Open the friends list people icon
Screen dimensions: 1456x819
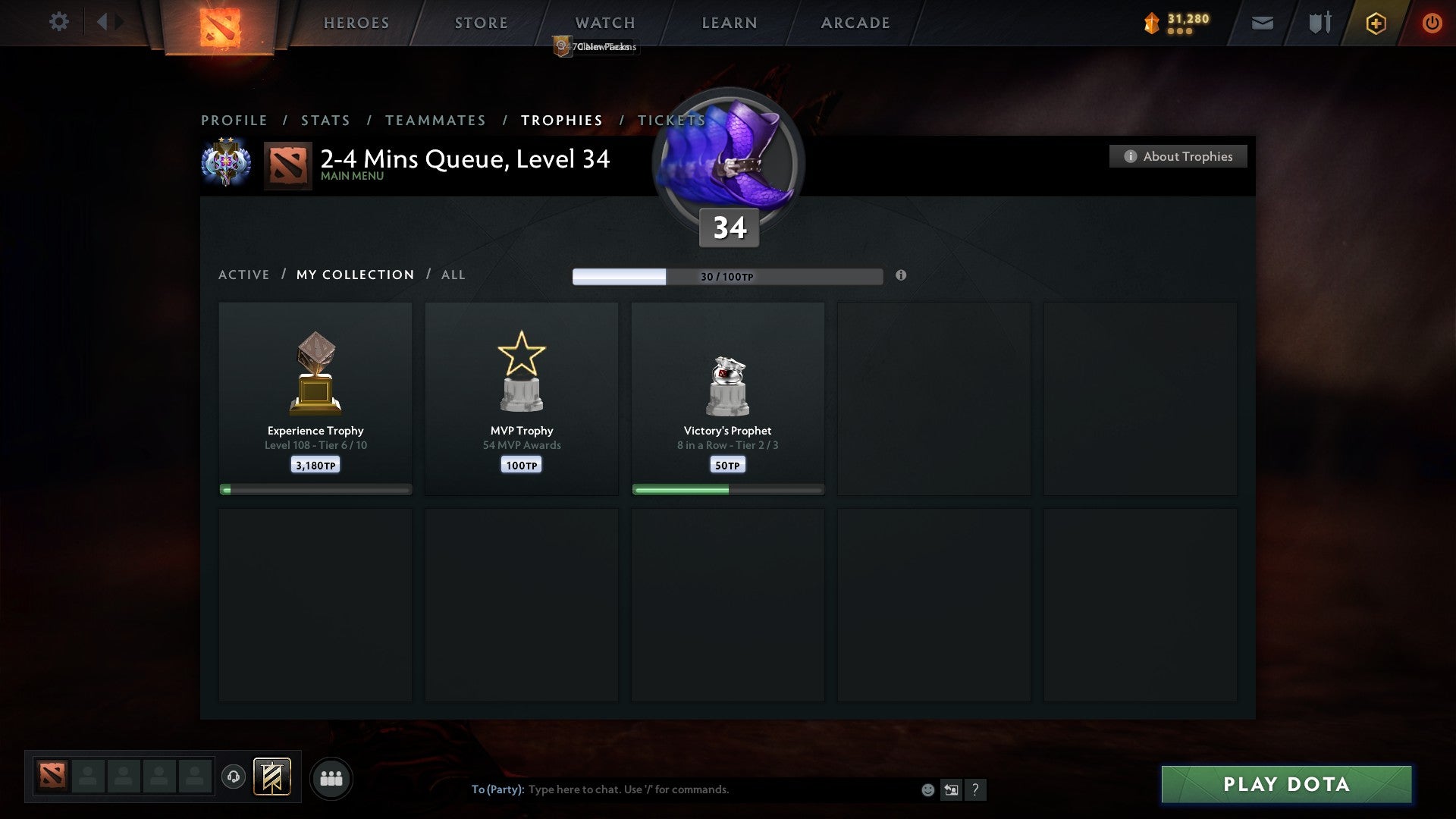331,778
